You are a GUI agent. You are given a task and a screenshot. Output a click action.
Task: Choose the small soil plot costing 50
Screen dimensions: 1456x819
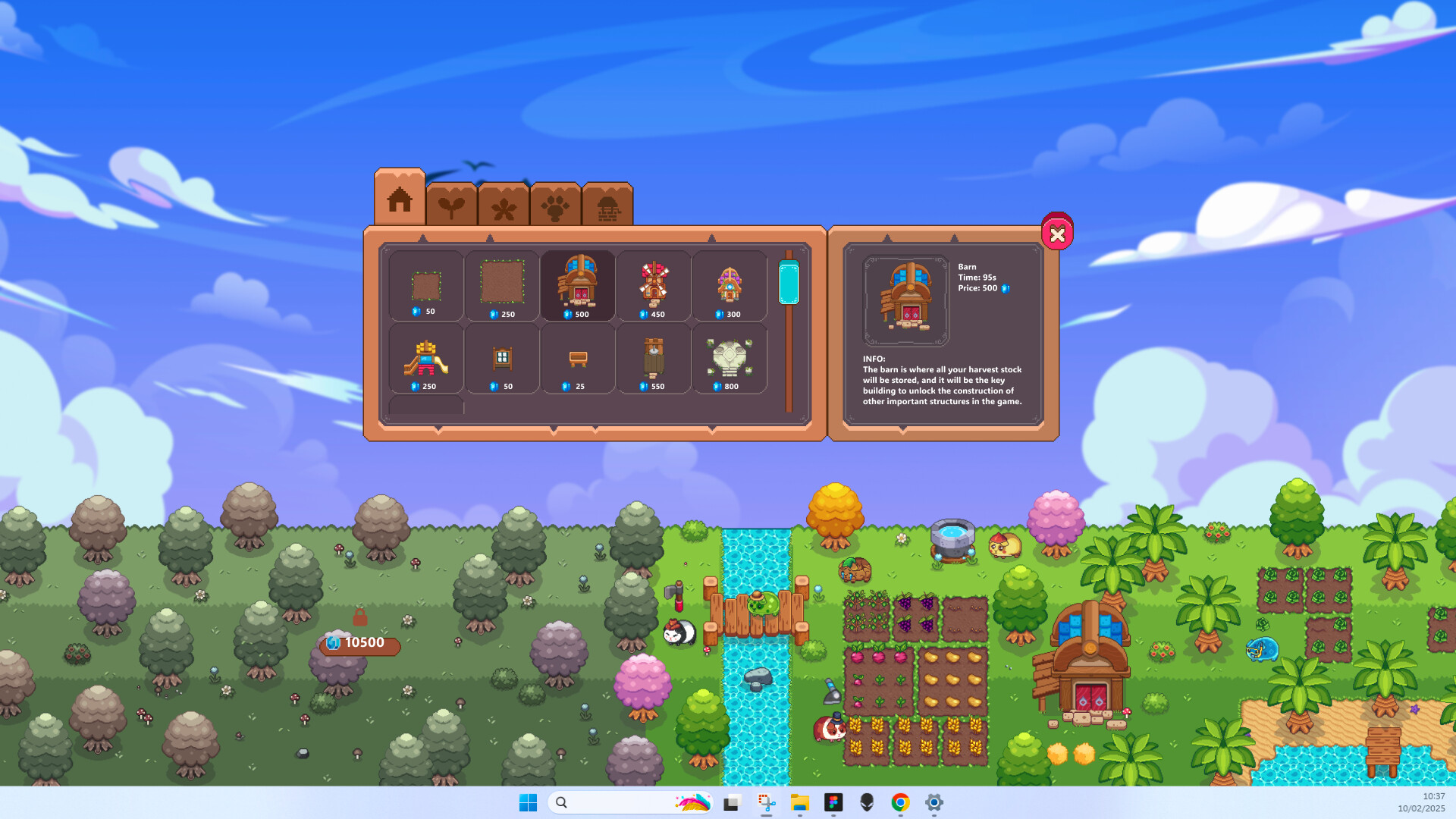(425, 286)
